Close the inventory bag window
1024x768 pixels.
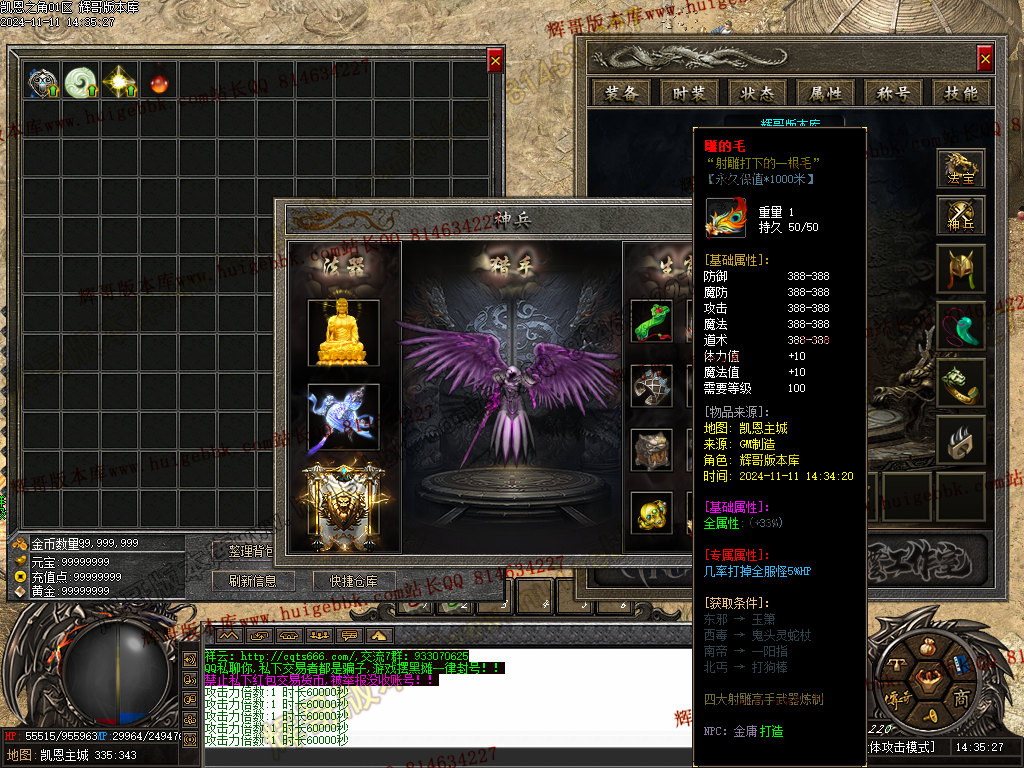(495, 61)
